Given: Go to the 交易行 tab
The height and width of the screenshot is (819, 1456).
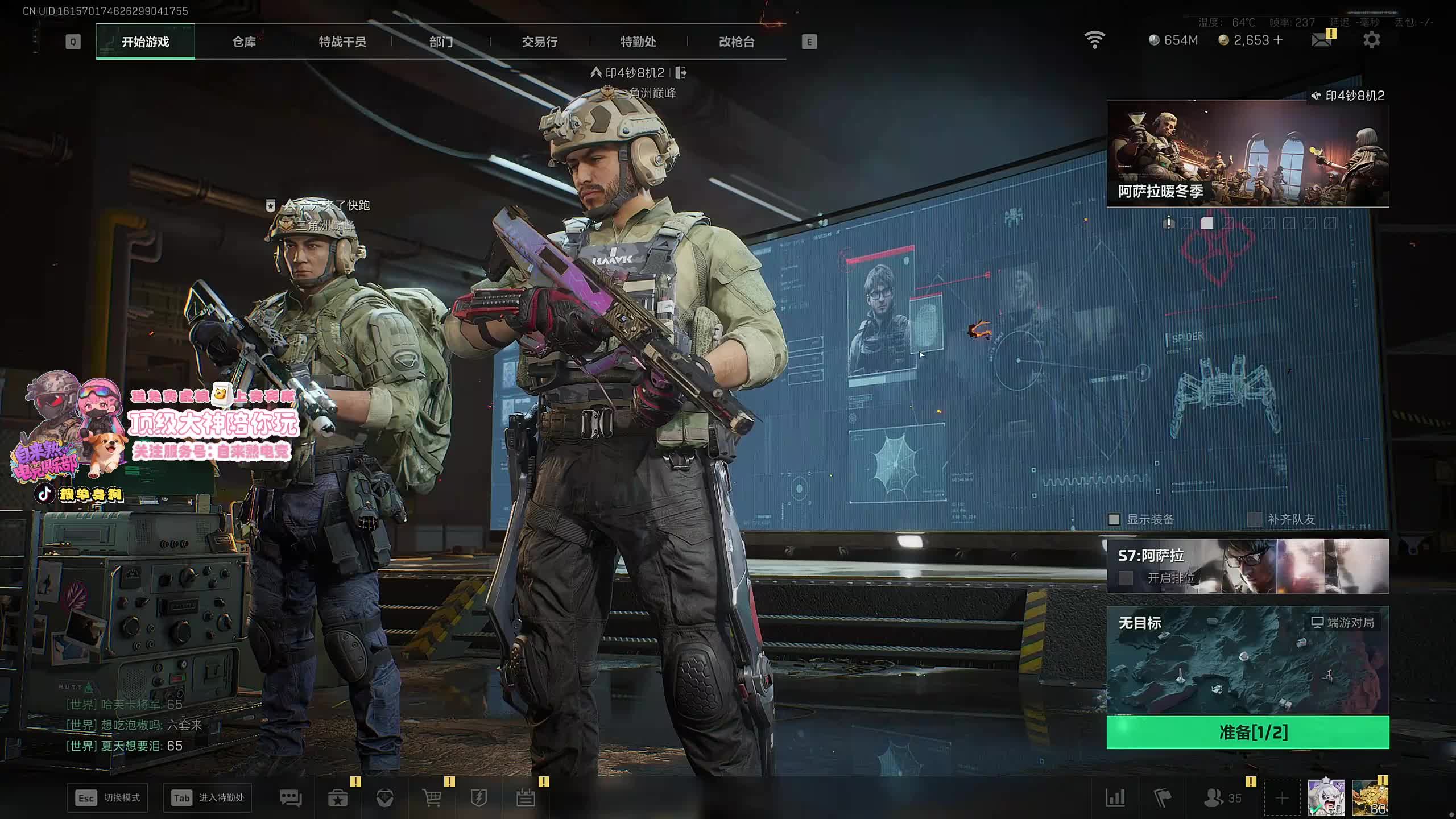Looking at the screenshot, I should [x=539, y=42].
